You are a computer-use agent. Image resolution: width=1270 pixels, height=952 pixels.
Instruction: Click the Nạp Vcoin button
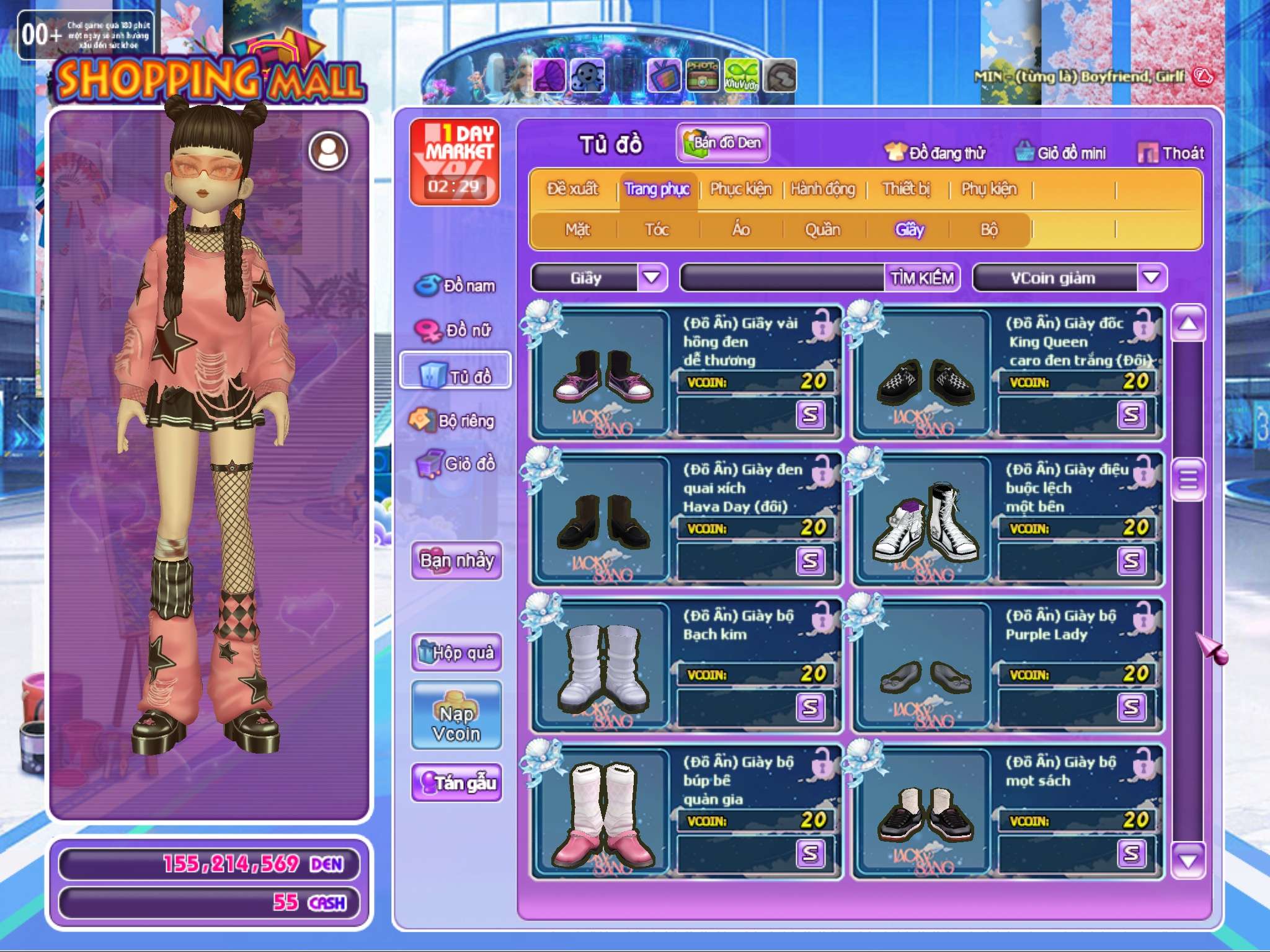(x=456, y=715)
